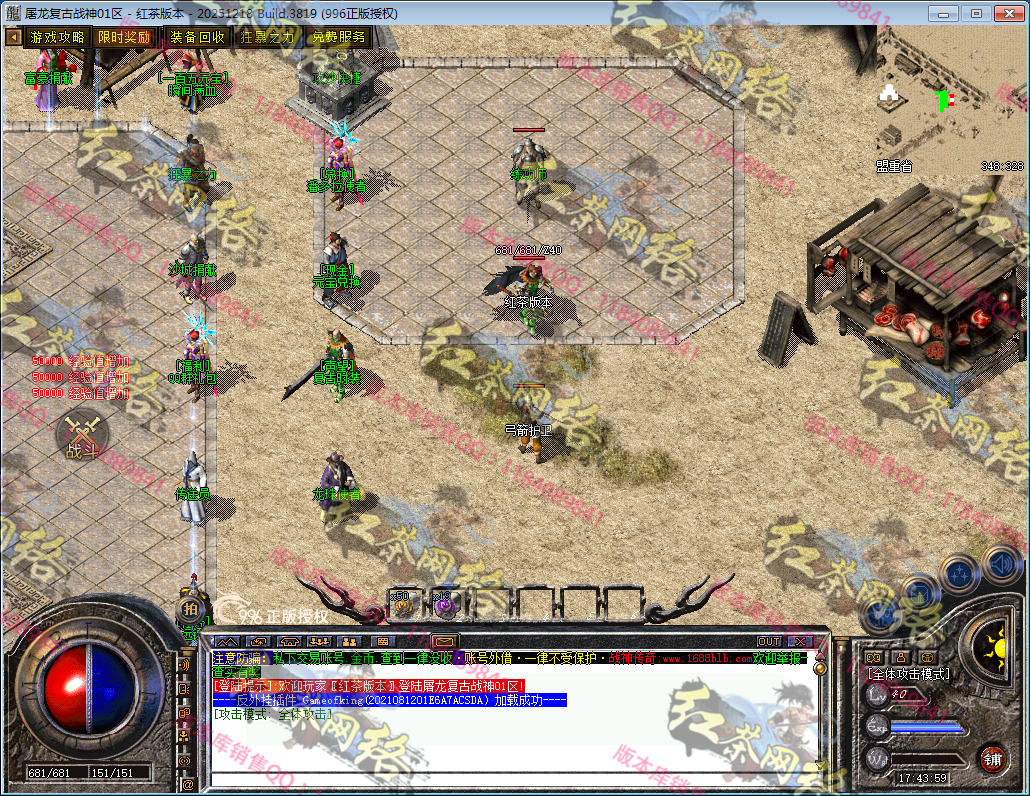The width and height of the screenshot is (1030, 796).
Task: Open the envelope mail icon above chat
Action: 444,641
